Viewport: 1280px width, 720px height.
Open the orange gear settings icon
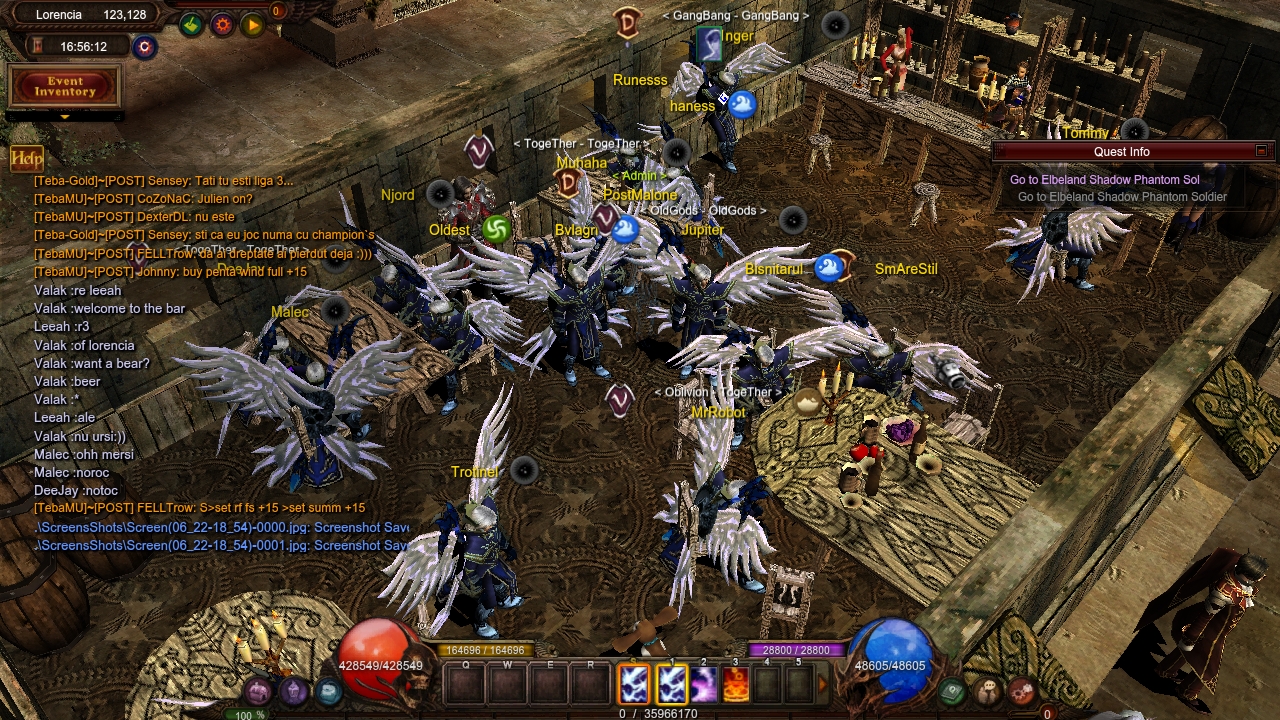(222, 25)
